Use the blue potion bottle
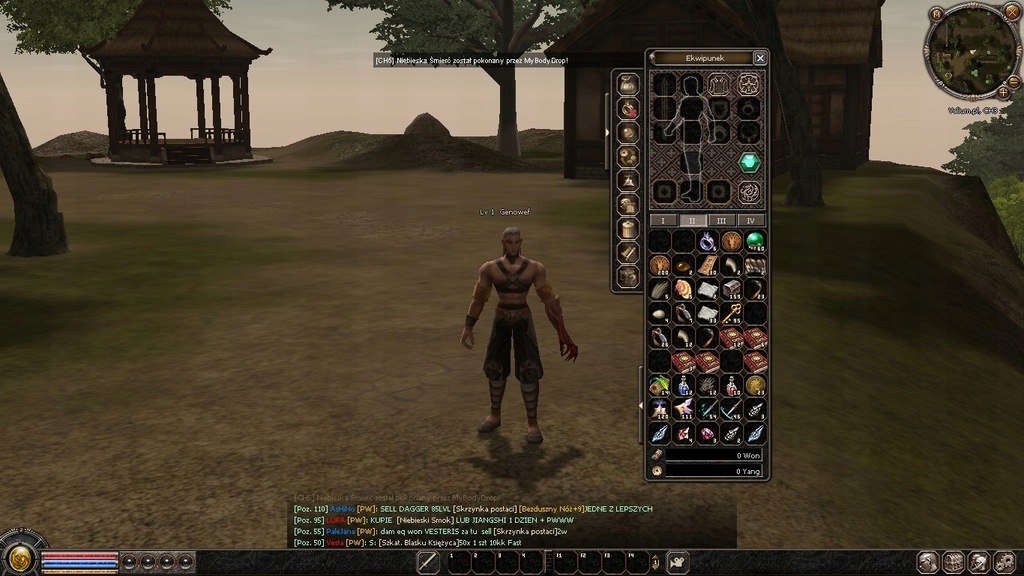The width and height of the screenshot is (1024, 576). pyautogui.click(x=684, y=386)
